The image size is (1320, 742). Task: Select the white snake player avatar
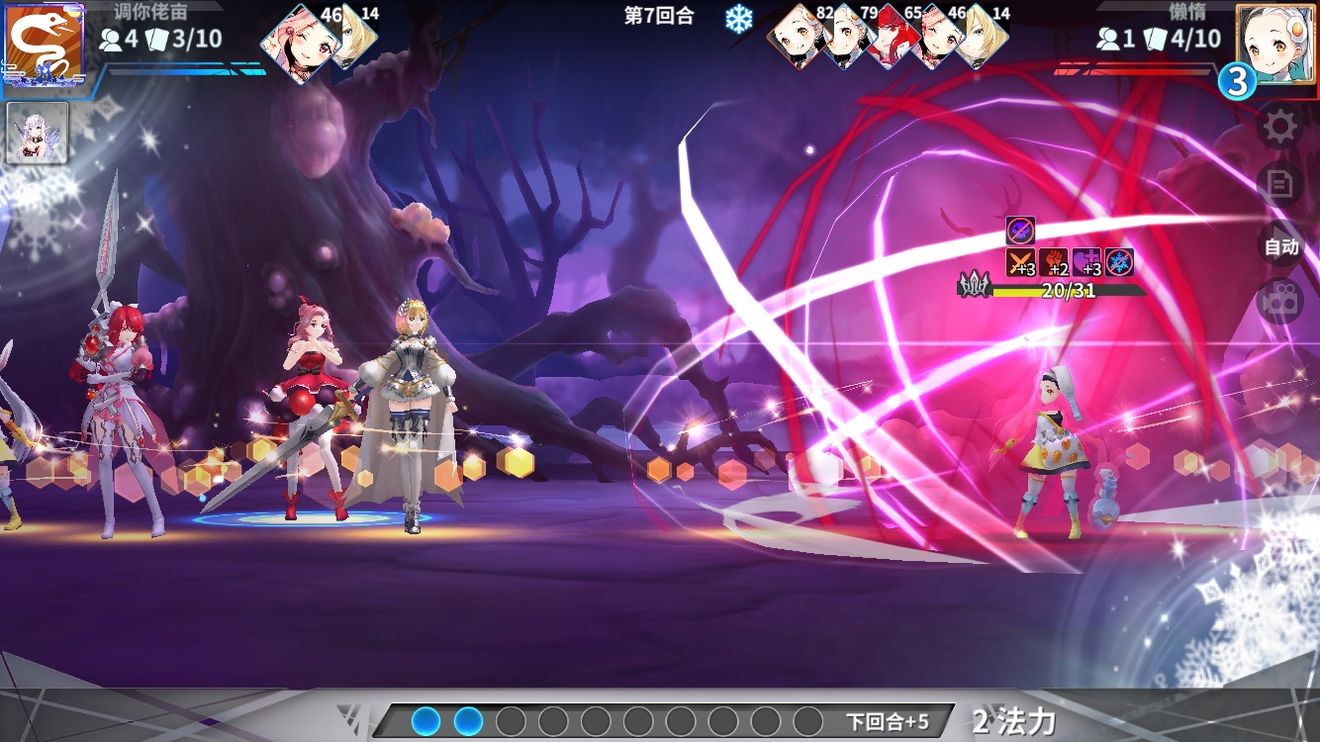click(x=42, y=44)
